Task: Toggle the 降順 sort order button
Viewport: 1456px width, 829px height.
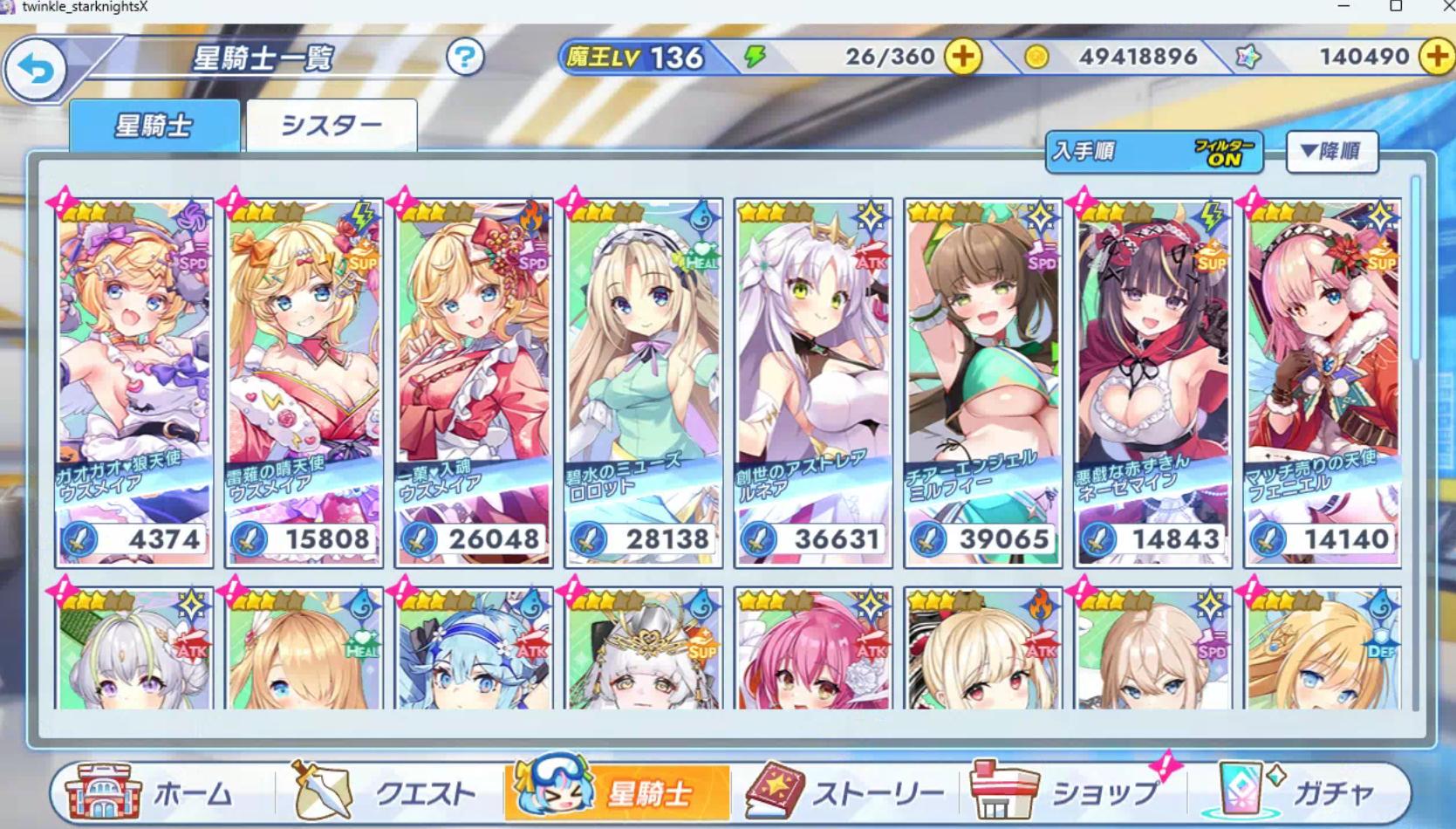Action: click(1331, 152)
